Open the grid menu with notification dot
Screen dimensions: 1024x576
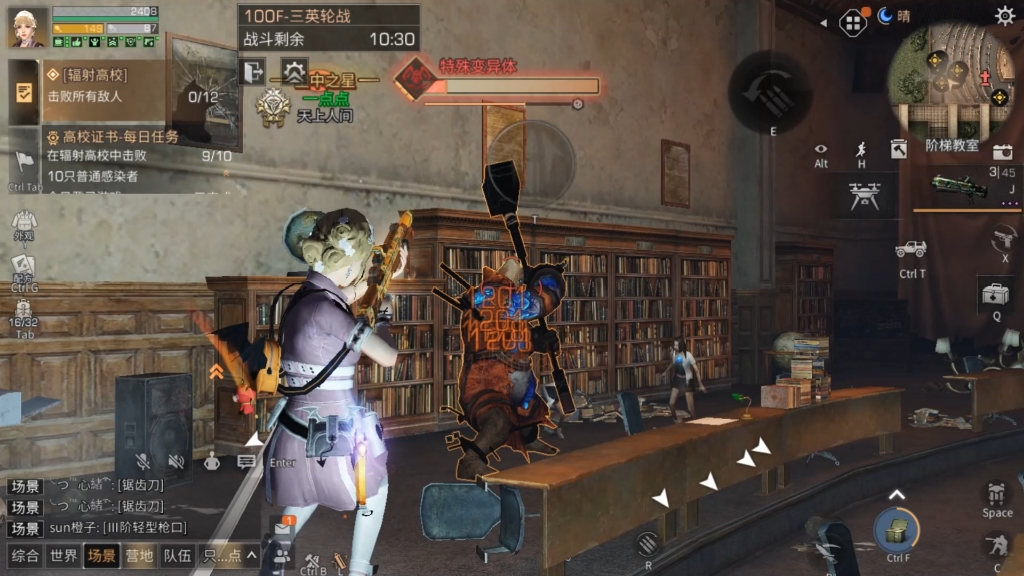pos(852,21)
